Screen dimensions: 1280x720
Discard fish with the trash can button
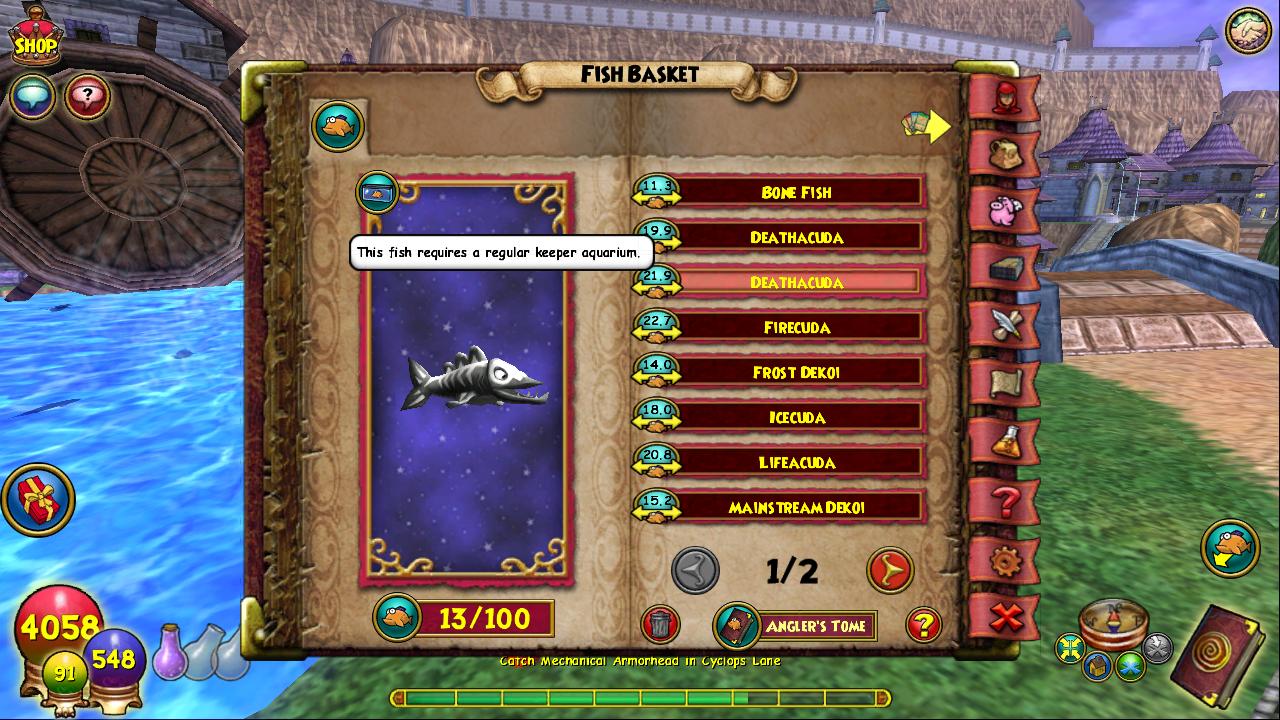660,625
